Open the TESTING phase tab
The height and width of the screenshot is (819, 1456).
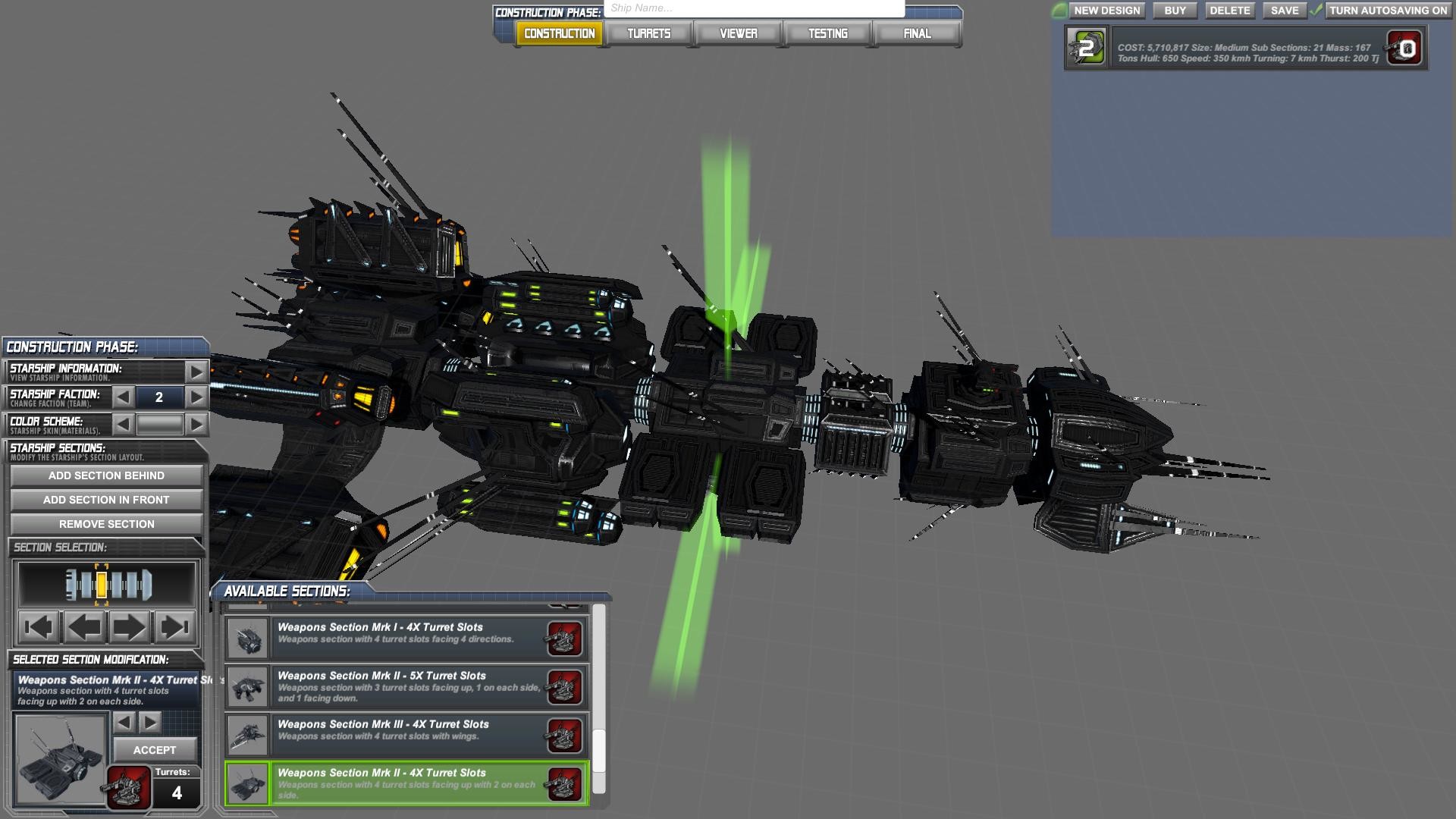tap(828, 33)
